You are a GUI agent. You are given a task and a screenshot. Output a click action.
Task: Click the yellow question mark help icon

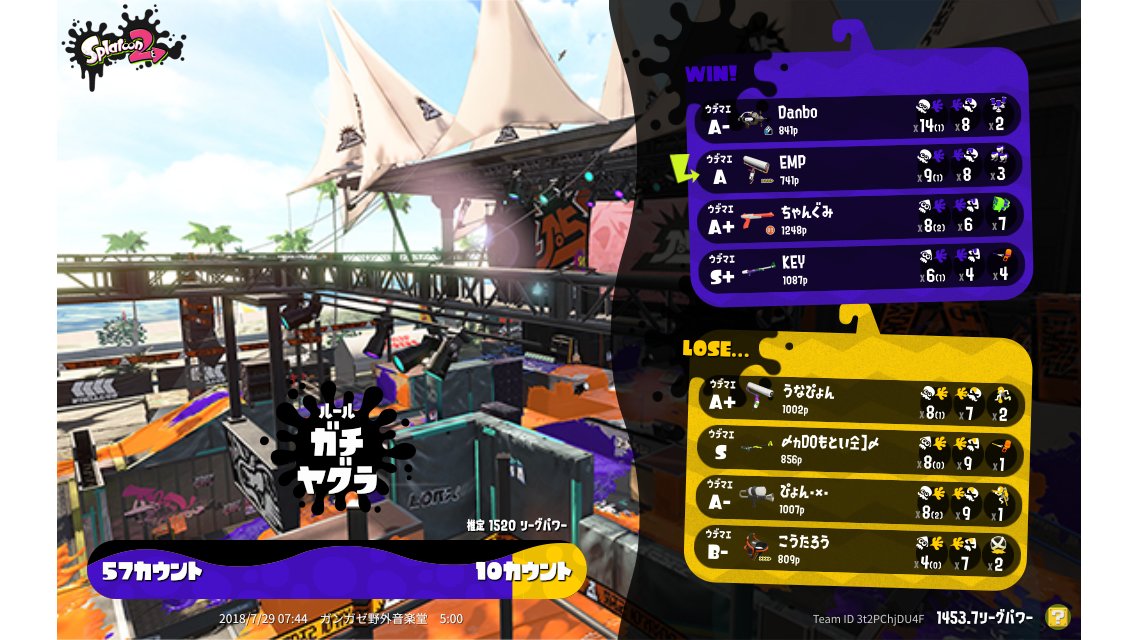(x=1057, y=617)
